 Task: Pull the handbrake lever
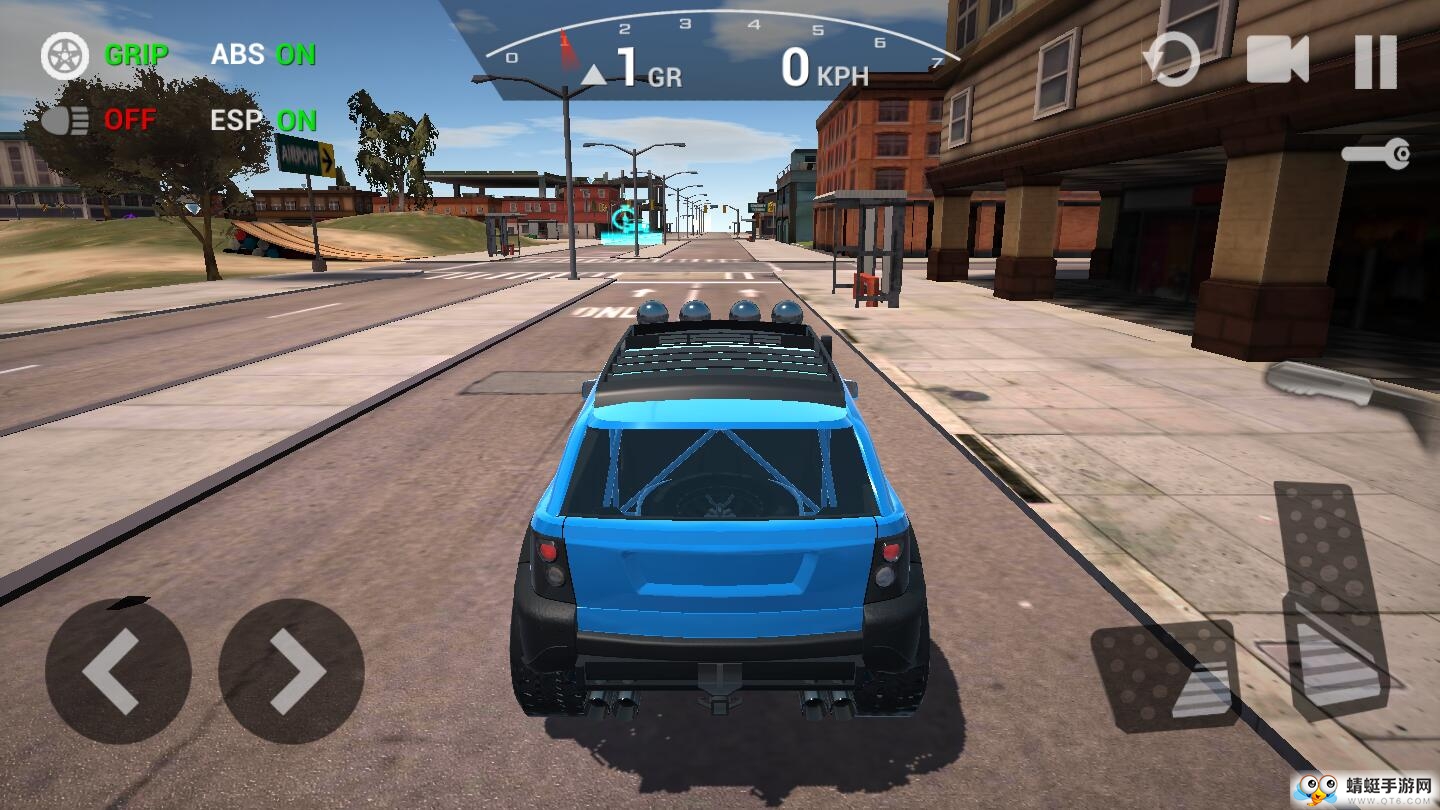[1350, 394]
